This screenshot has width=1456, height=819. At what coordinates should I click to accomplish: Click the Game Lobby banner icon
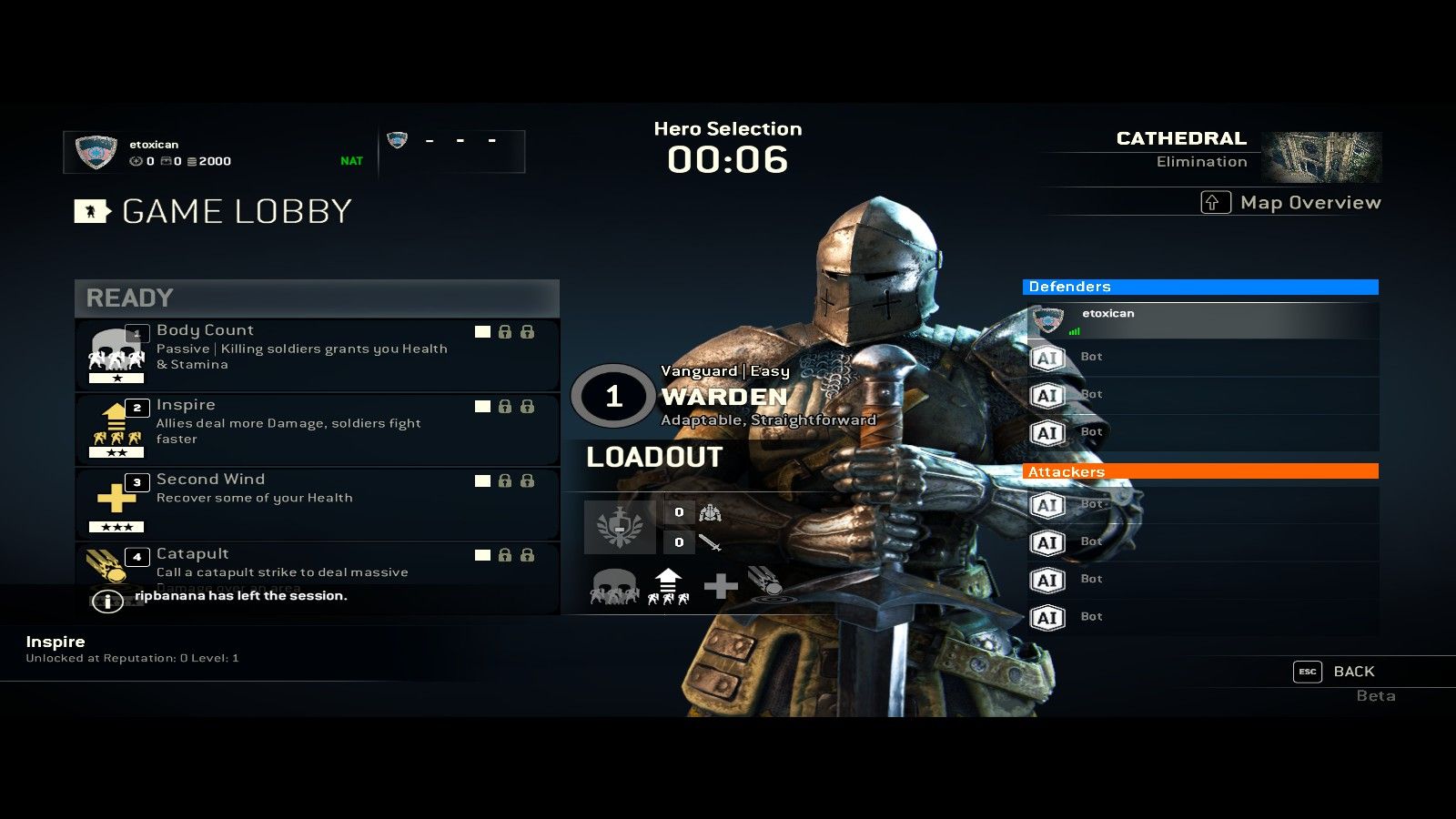point(91,212)
